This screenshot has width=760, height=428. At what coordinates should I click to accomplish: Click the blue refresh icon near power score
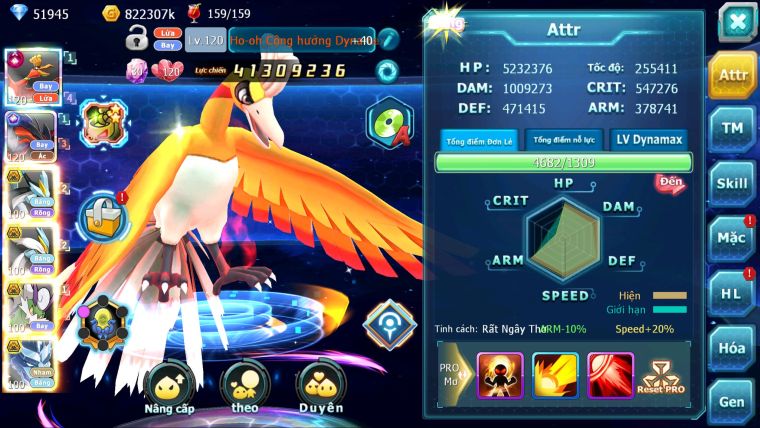point(385,71)
